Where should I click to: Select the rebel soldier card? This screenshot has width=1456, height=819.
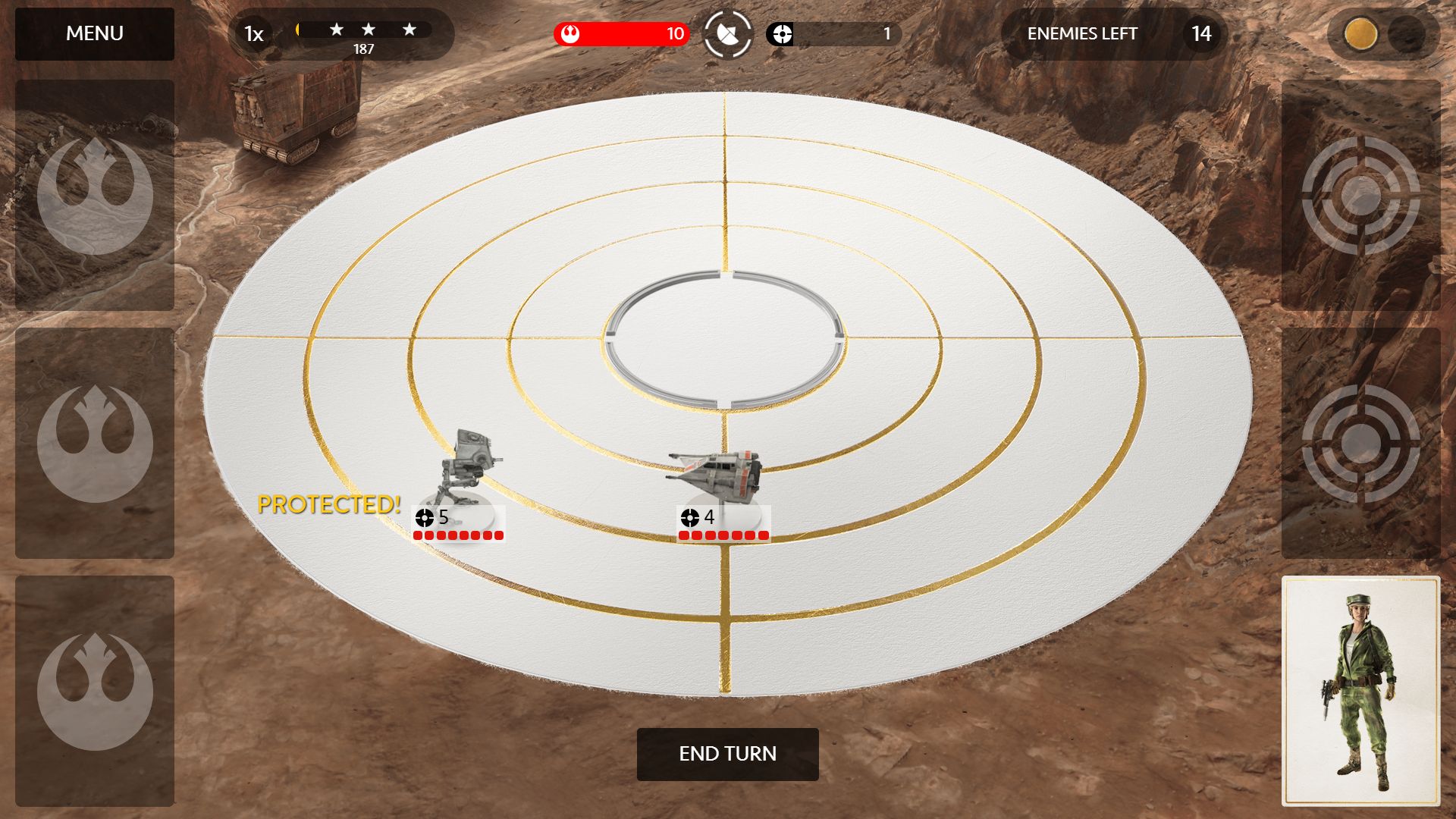[x=1360, y=691]
